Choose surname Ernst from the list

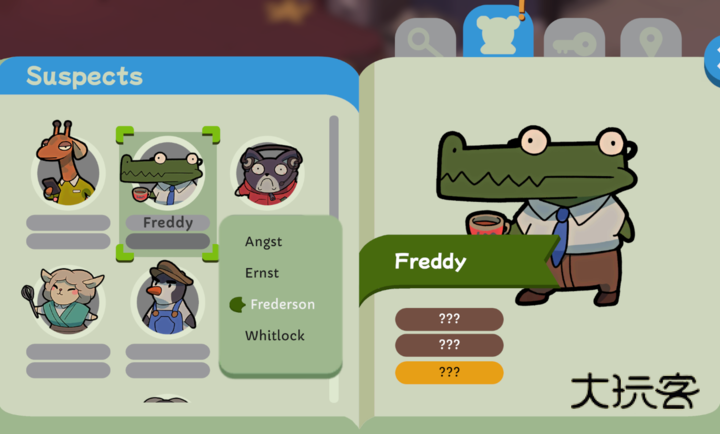pyautogui.click(x=262, y=273)
